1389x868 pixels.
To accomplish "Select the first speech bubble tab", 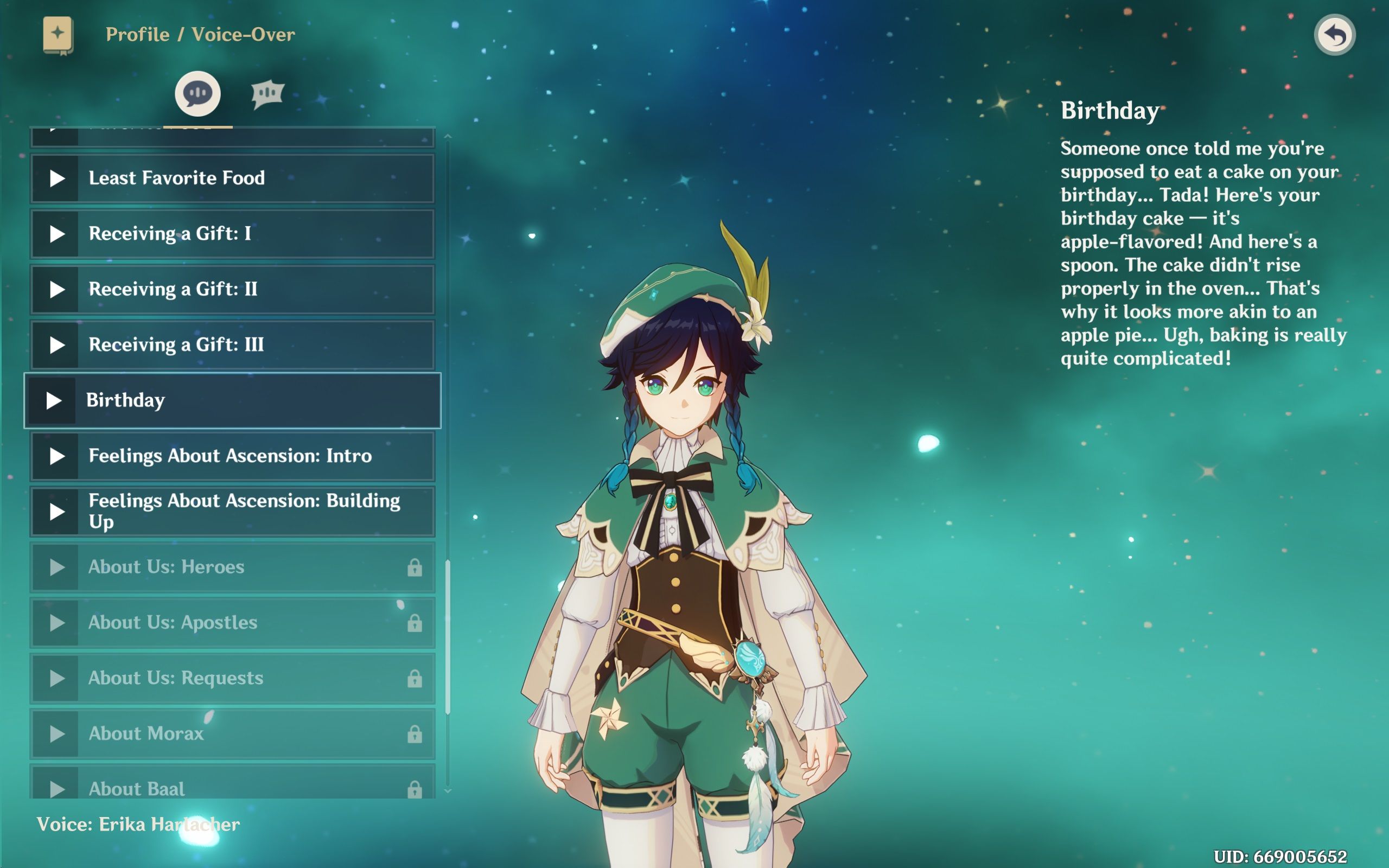I will click(197, 93).
